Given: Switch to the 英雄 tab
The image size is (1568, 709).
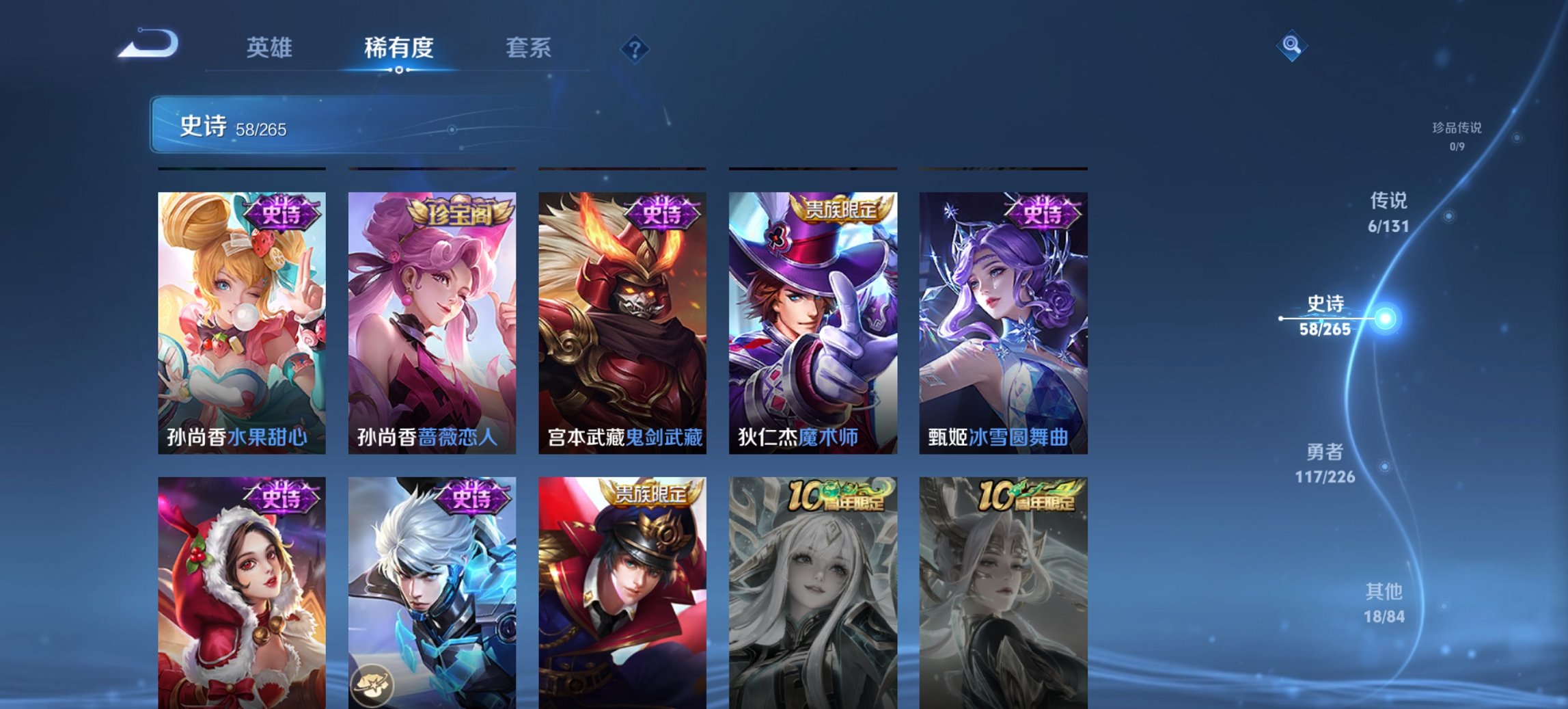Looking at the screenshot, I should (x=271, y=48).
